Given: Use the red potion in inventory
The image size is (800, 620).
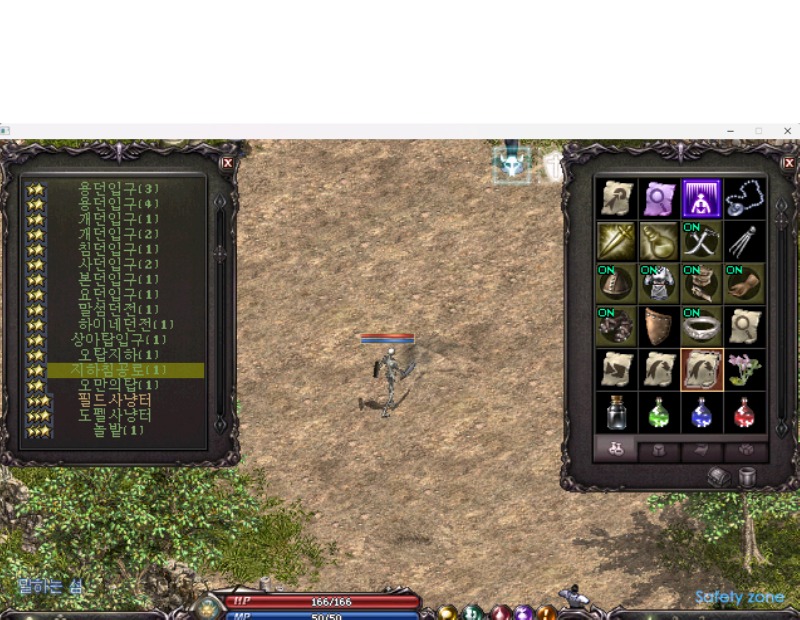Looking at the screenshot, I should 744,412.
